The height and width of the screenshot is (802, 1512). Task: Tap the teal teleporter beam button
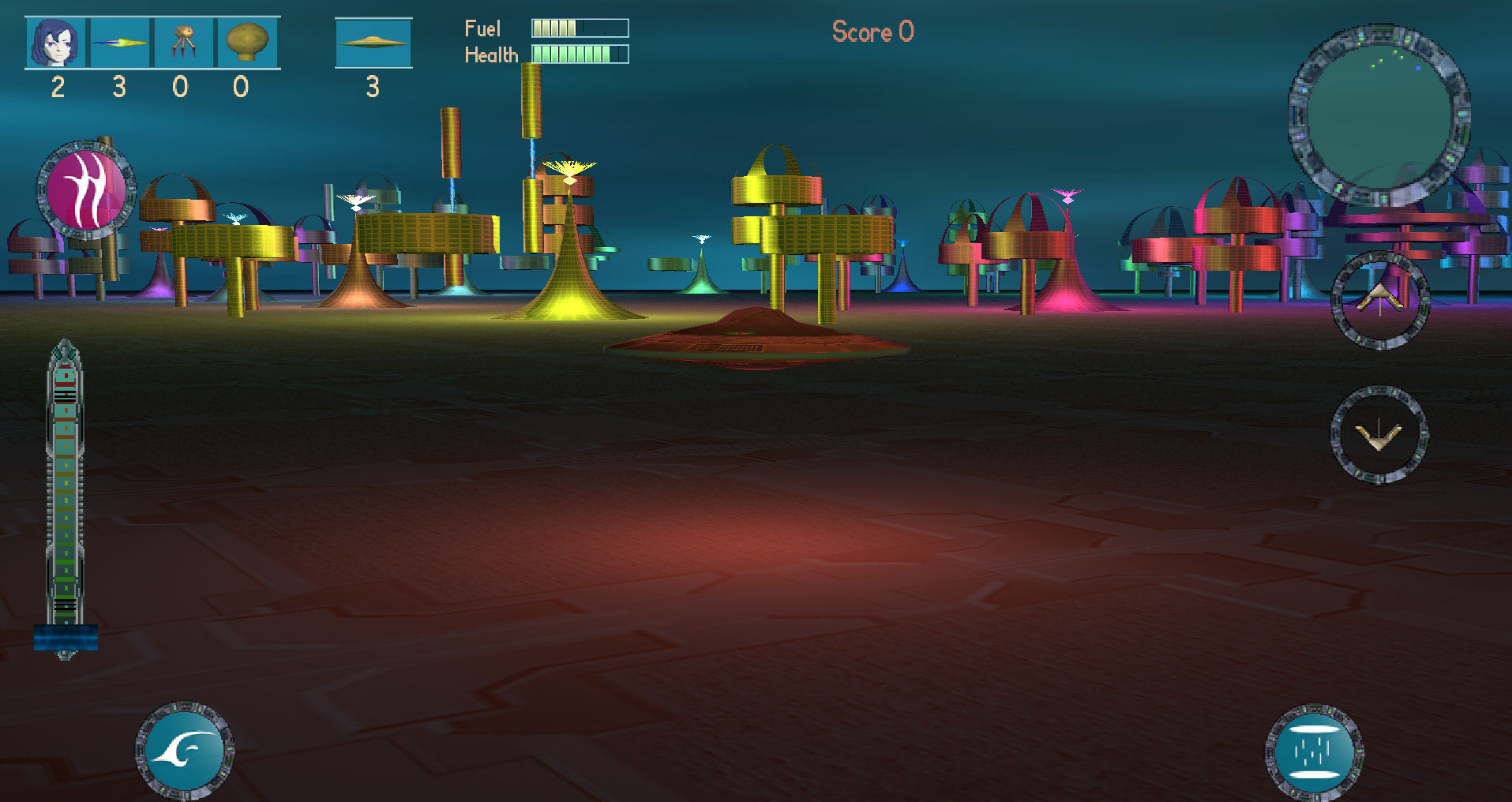[1314, 751]
